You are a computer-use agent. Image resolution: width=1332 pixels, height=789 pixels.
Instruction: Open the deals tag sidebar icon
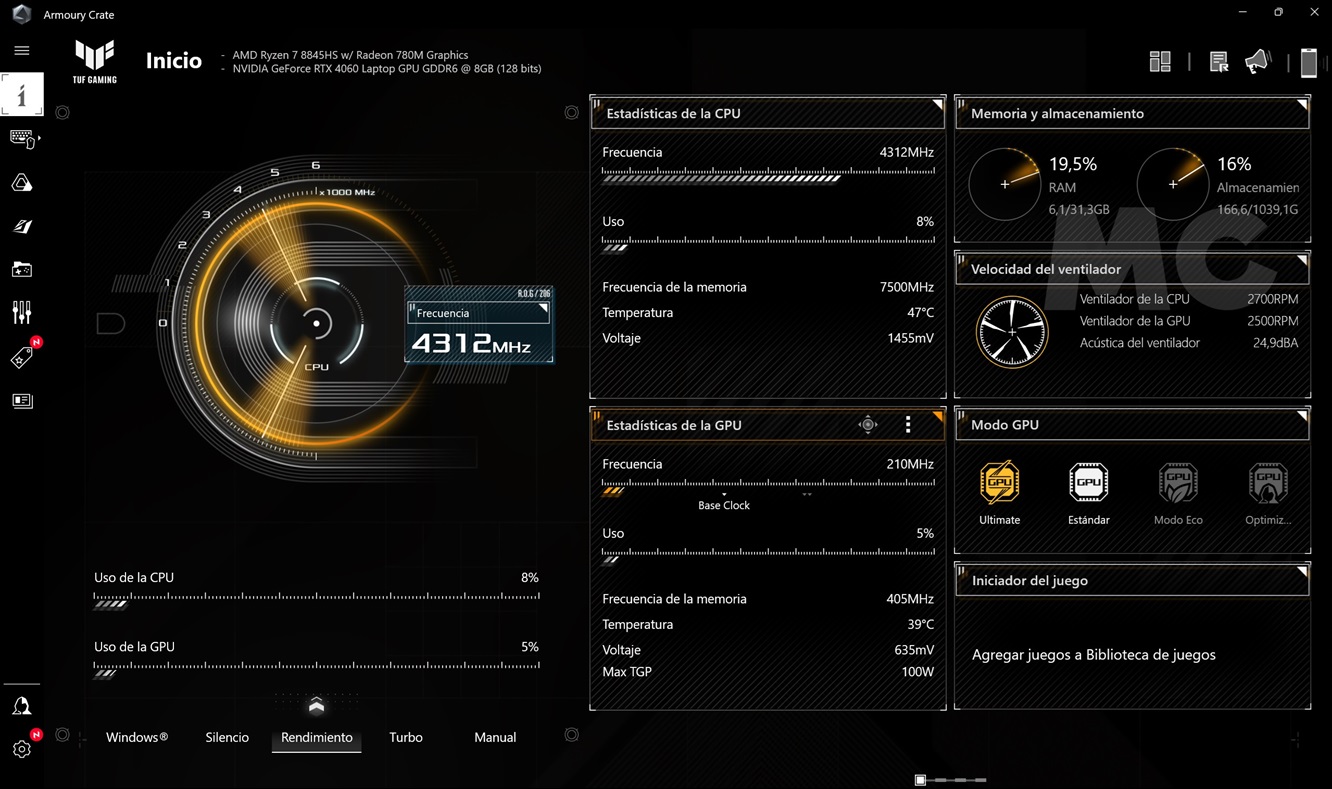tap(21, 358)
